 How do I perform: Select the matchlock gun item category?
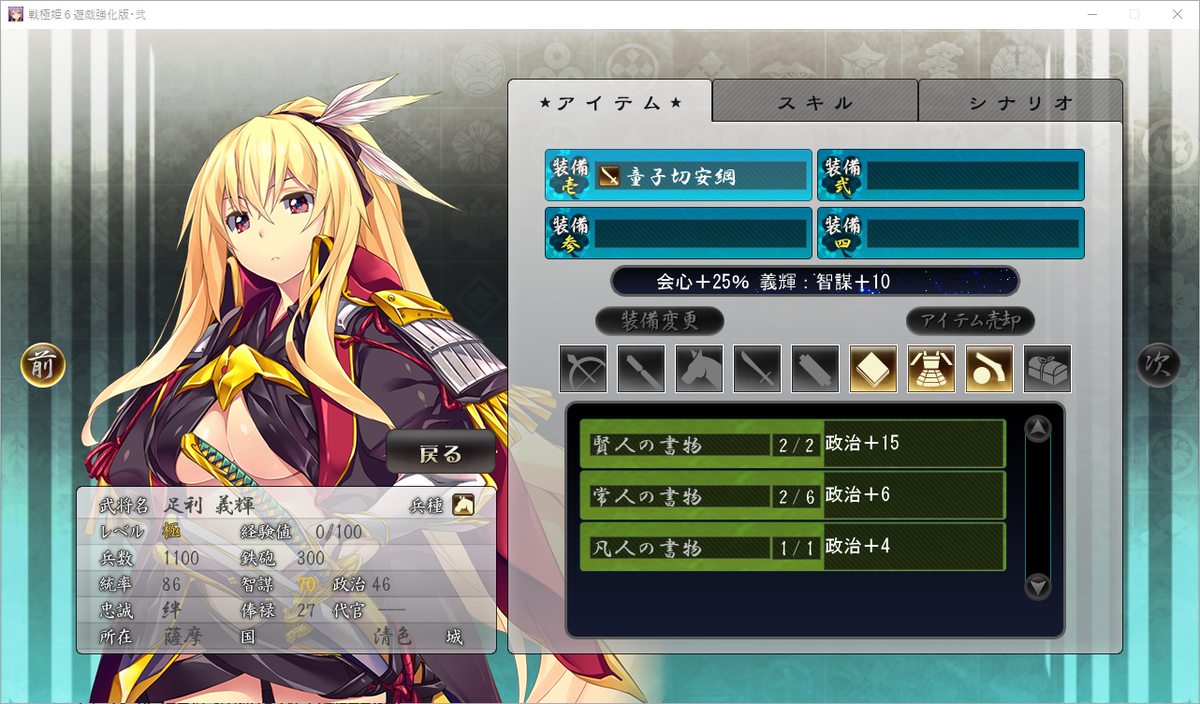989,369
